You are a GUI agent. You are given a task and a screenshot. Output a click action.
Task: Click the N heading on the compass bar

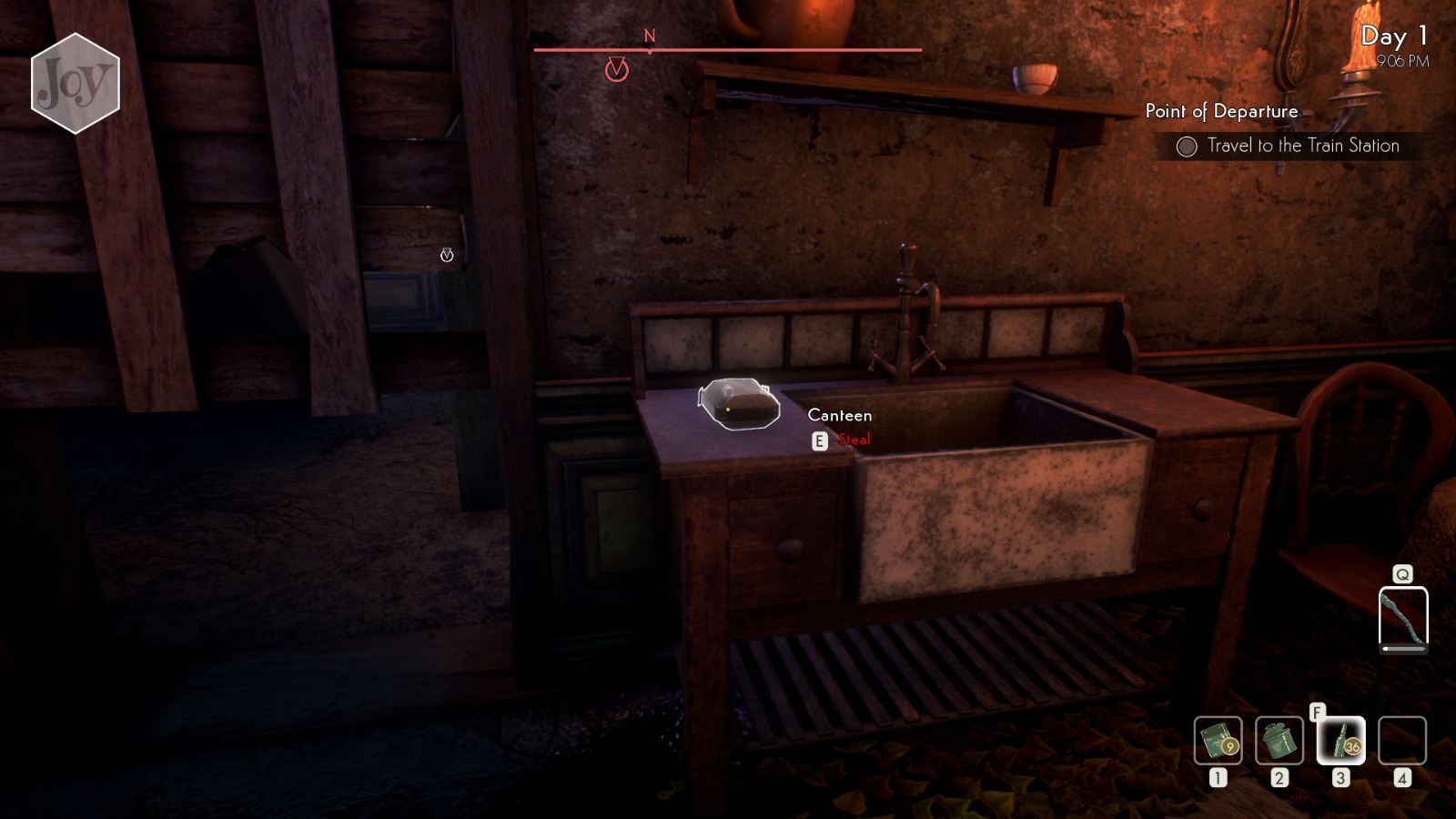click(649, 35)
